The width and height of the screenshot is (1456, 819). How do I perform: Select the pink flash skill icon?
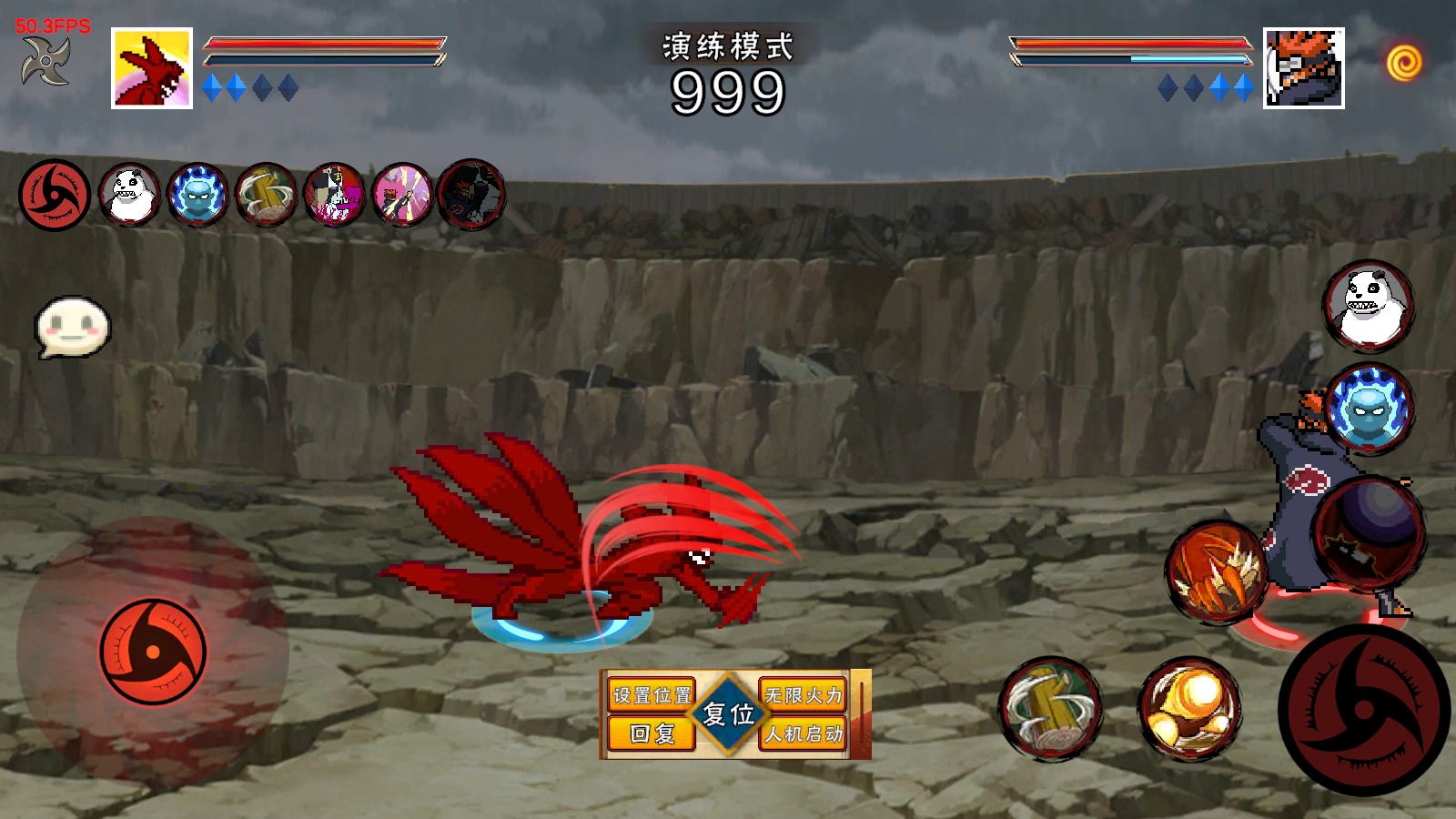point(402,195)
